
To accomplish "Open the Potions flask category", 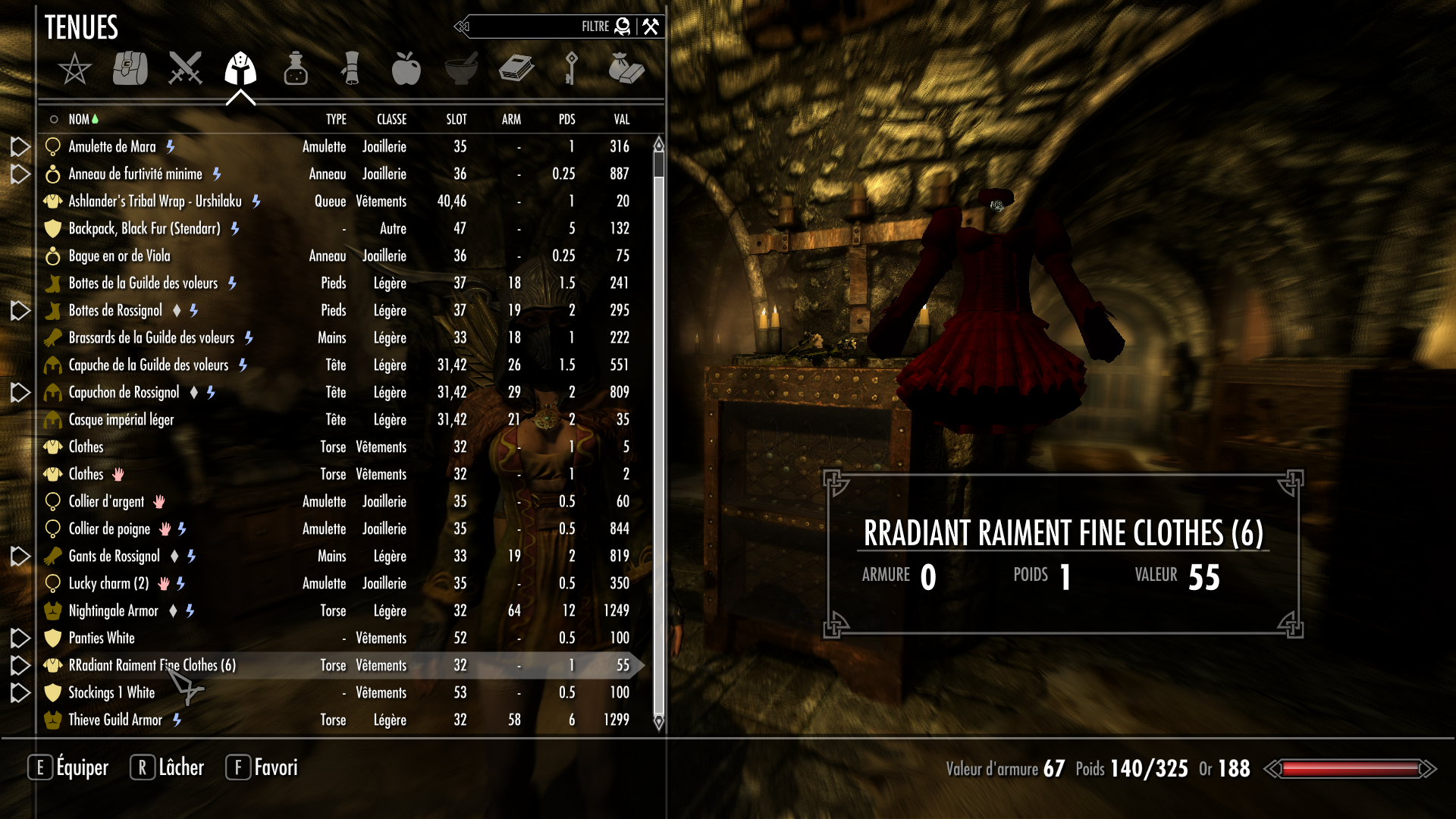I will [x=296, y=68].
